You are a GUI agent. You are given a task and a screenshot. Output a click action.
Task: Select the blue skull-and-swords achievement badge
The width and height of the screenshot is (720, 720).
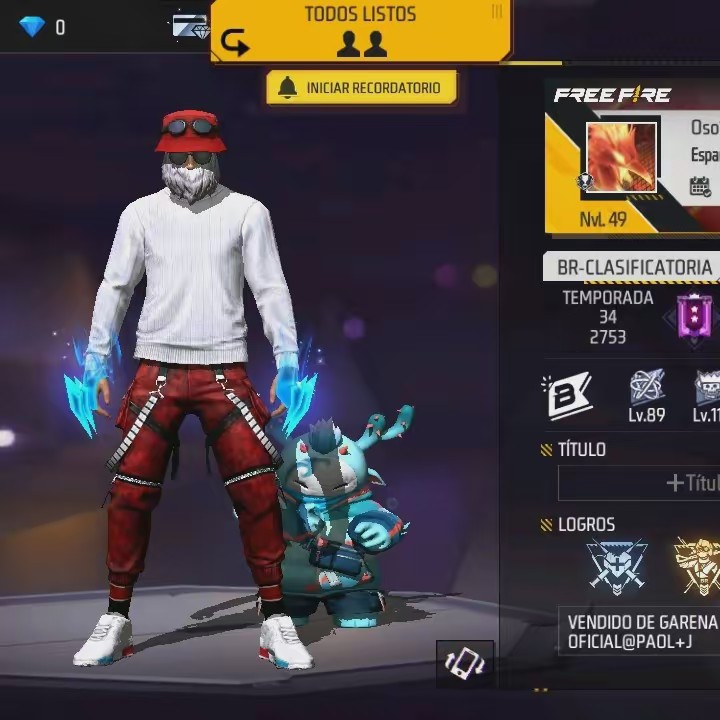pos(616,565)
